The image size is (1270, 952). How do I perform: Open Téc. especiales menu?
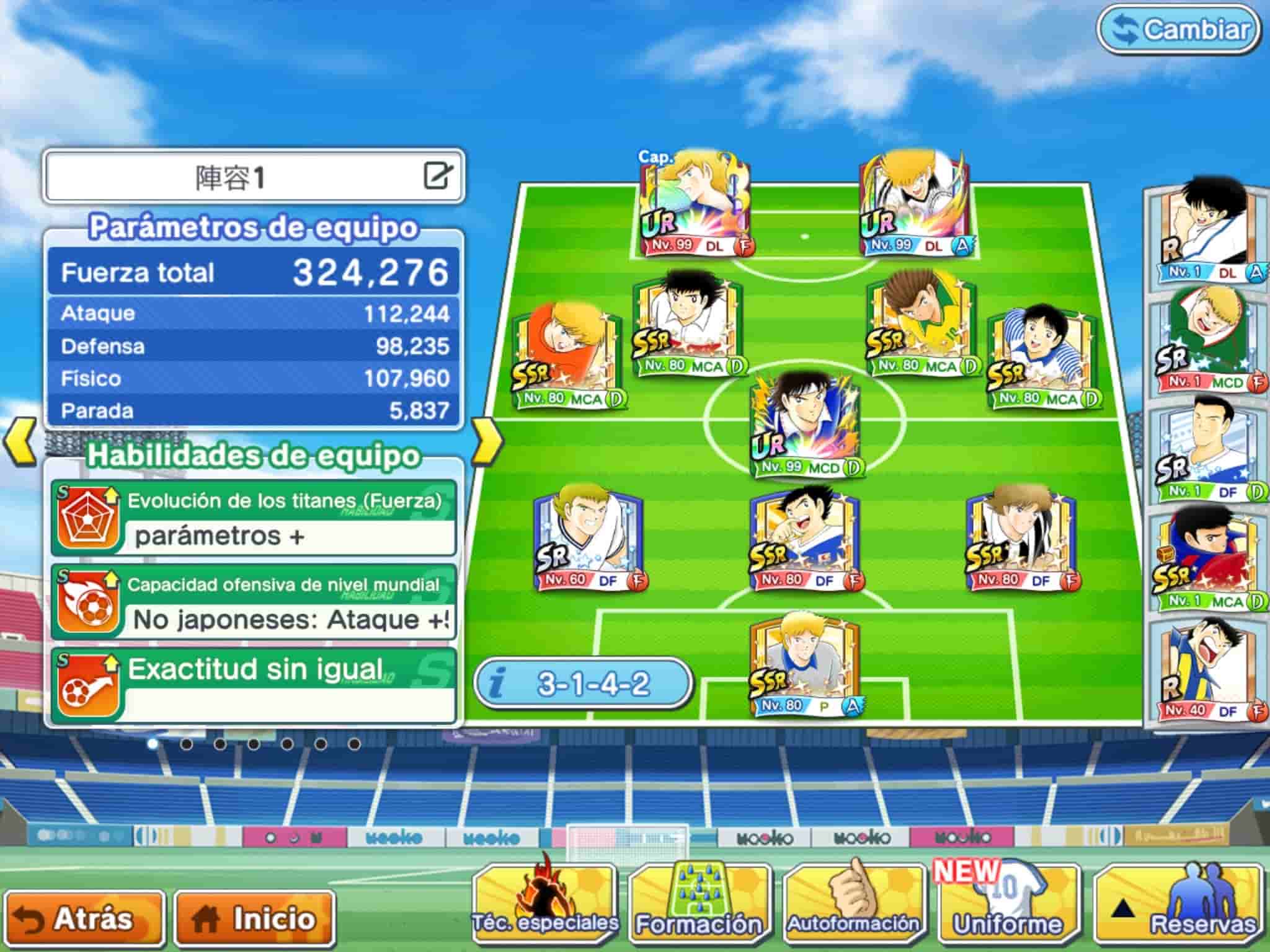click(545, 906)
